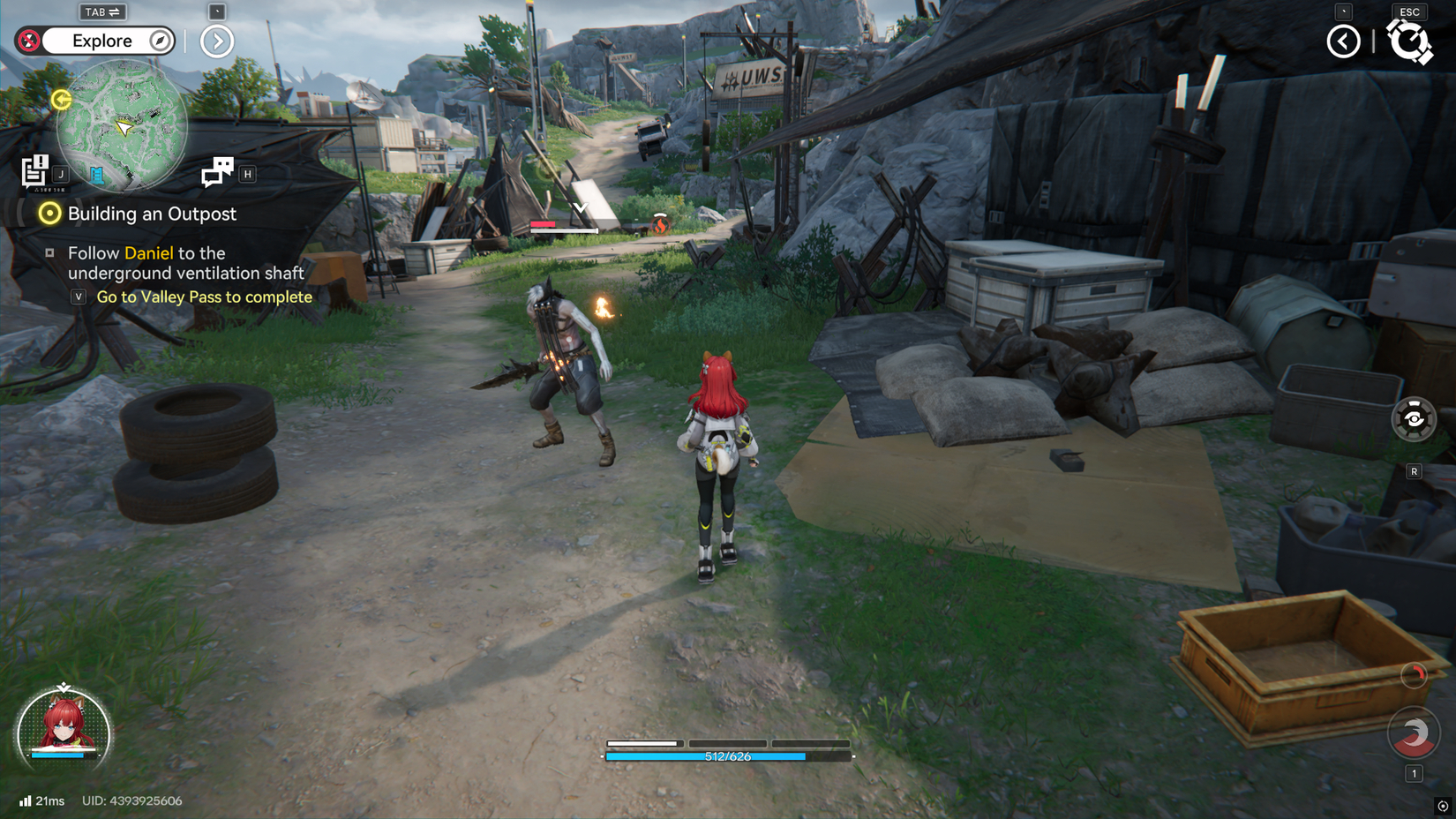Collapse the right panel with the circled left chevron
The image size is (1456, 819).
point(1343,41)
